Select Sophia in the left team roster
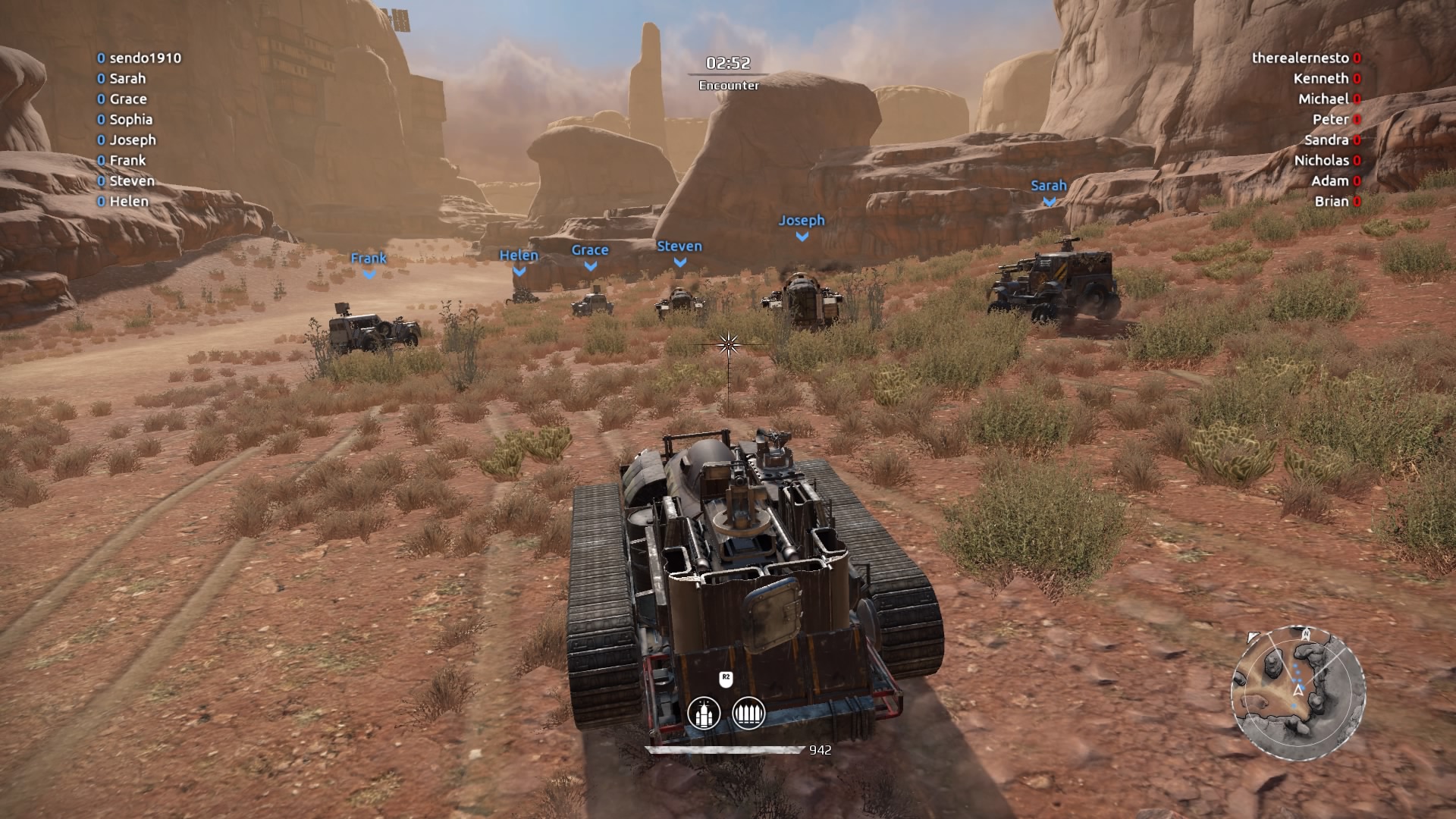 (130, 120)
